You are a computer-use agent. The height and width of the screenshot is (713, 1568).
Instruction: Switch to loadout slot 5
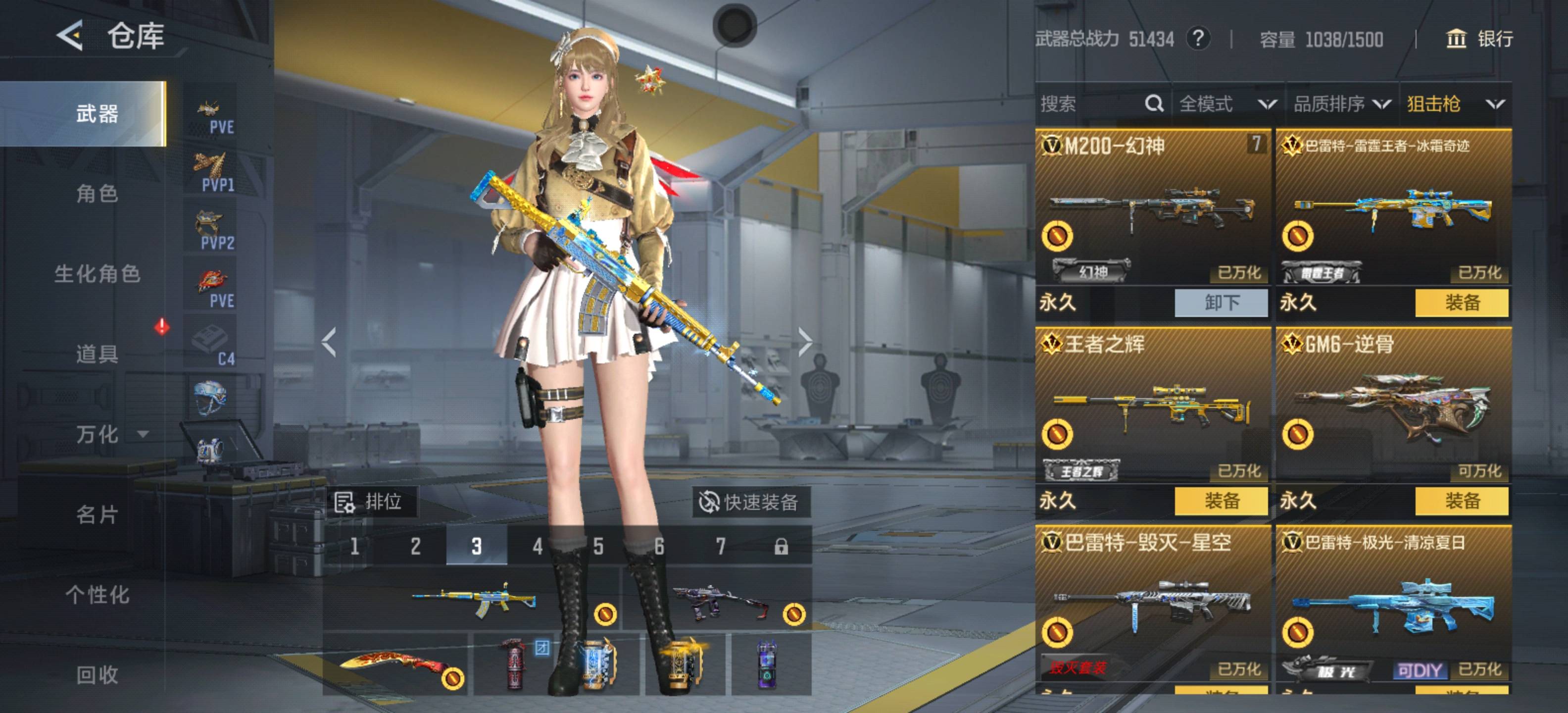[598, 546]
